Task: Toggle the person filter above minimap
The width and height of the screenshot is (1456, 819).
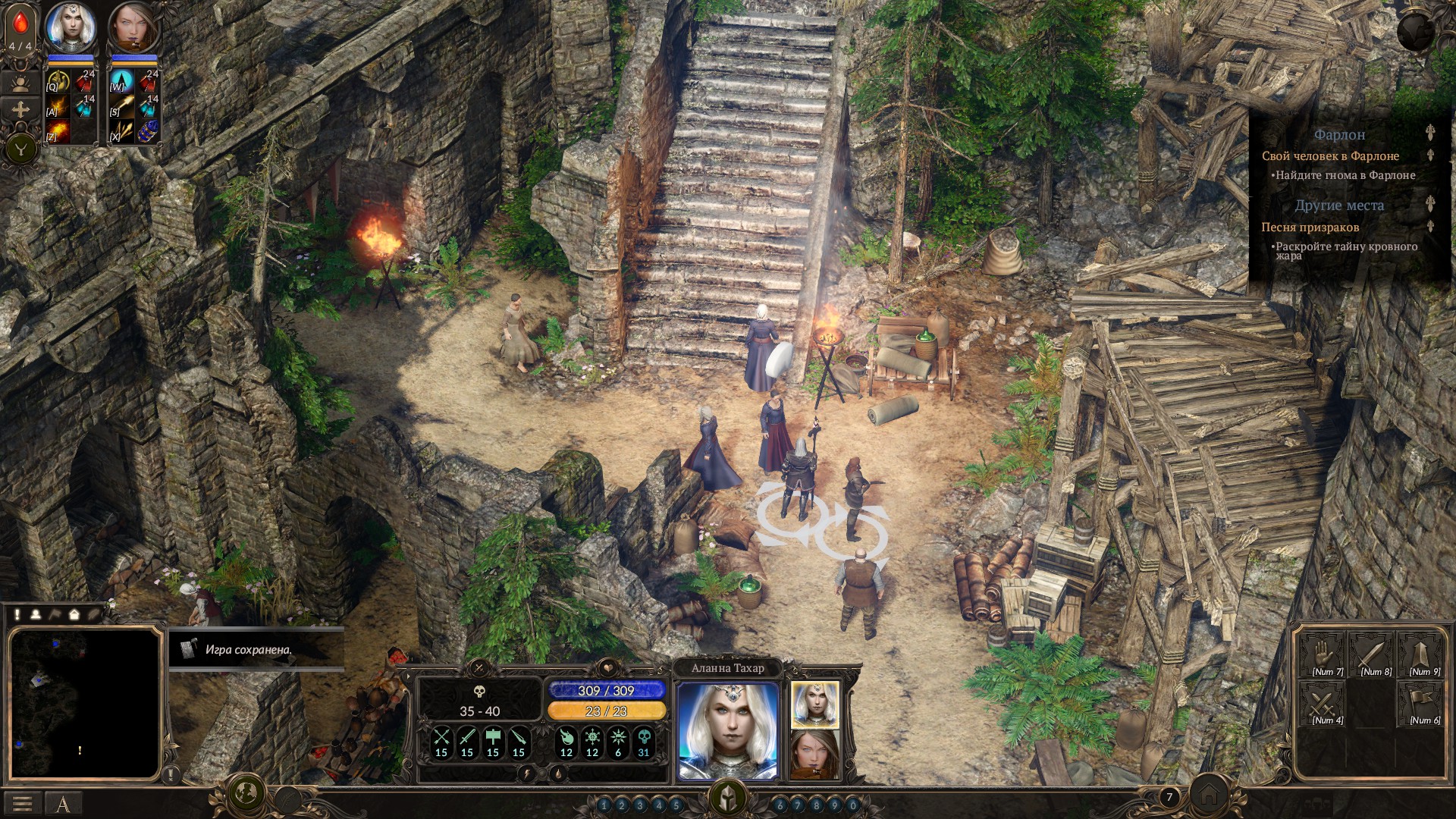Action: coord(36,615)
